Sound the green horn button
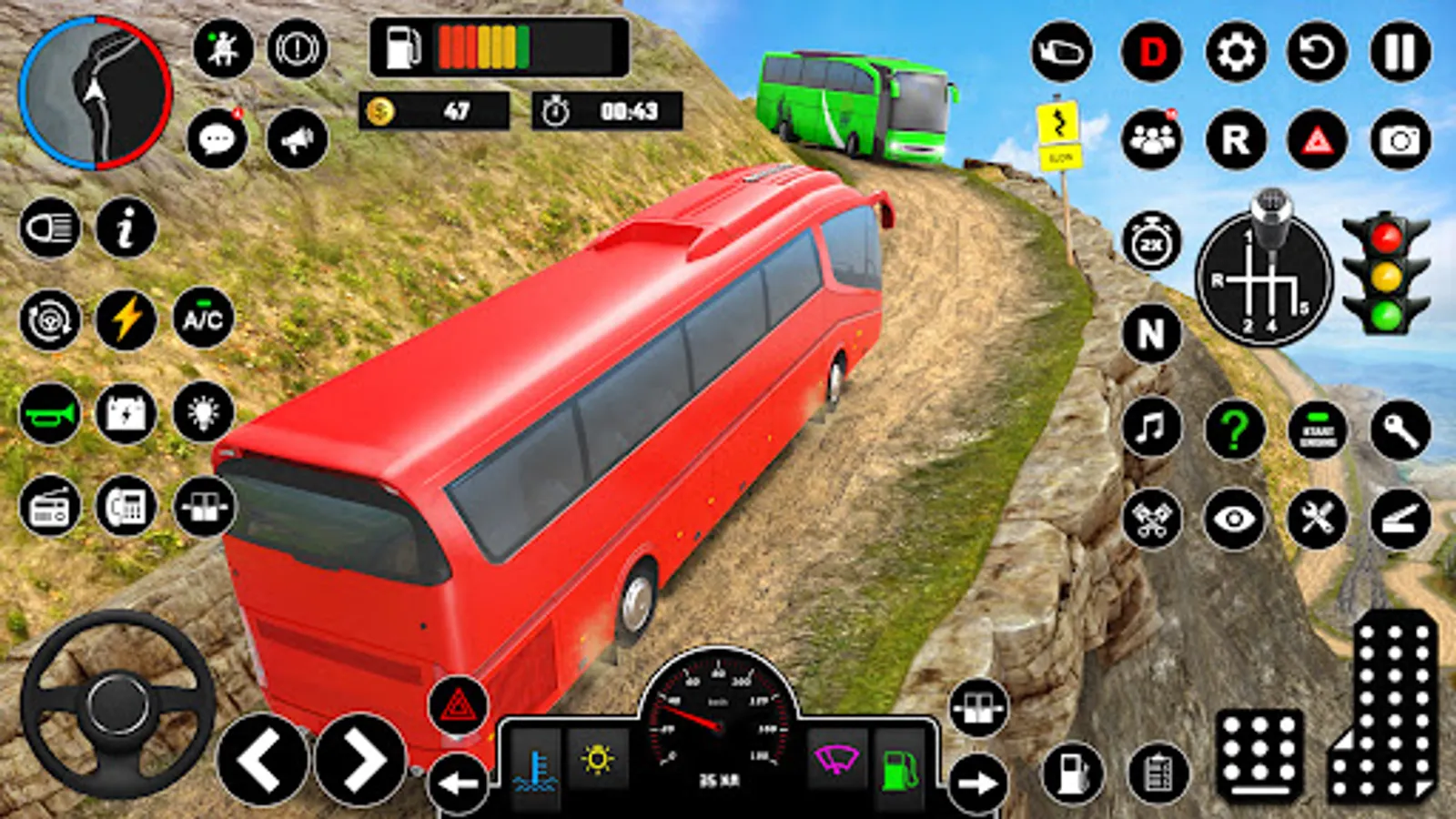 [x=49, y=414]
